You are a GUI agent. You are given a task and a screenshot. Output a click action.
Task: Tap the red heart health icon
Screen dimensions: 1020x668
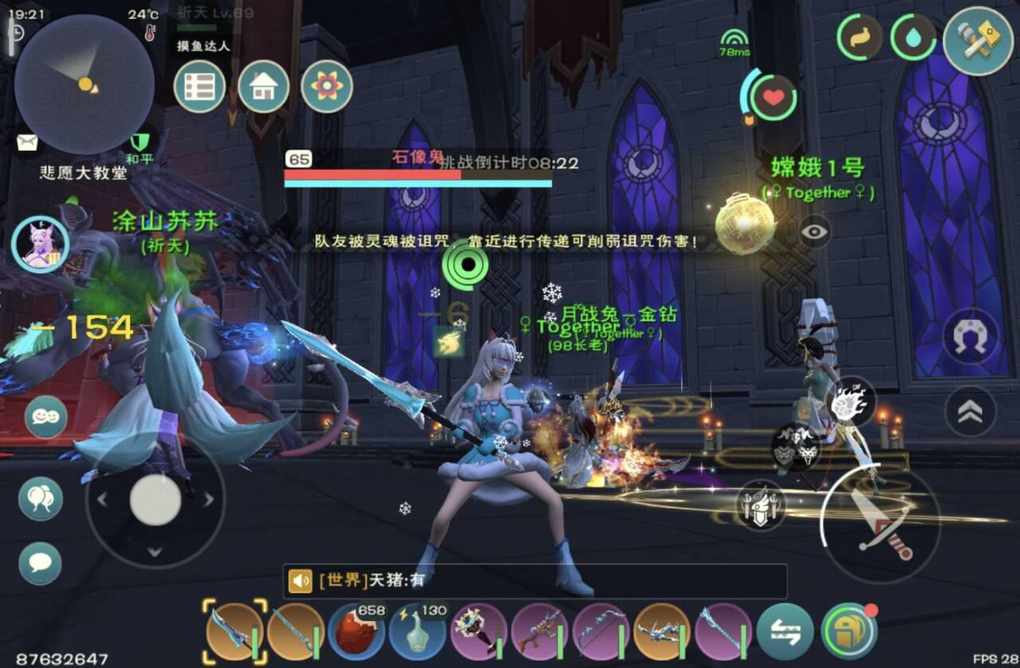(773, 98)
